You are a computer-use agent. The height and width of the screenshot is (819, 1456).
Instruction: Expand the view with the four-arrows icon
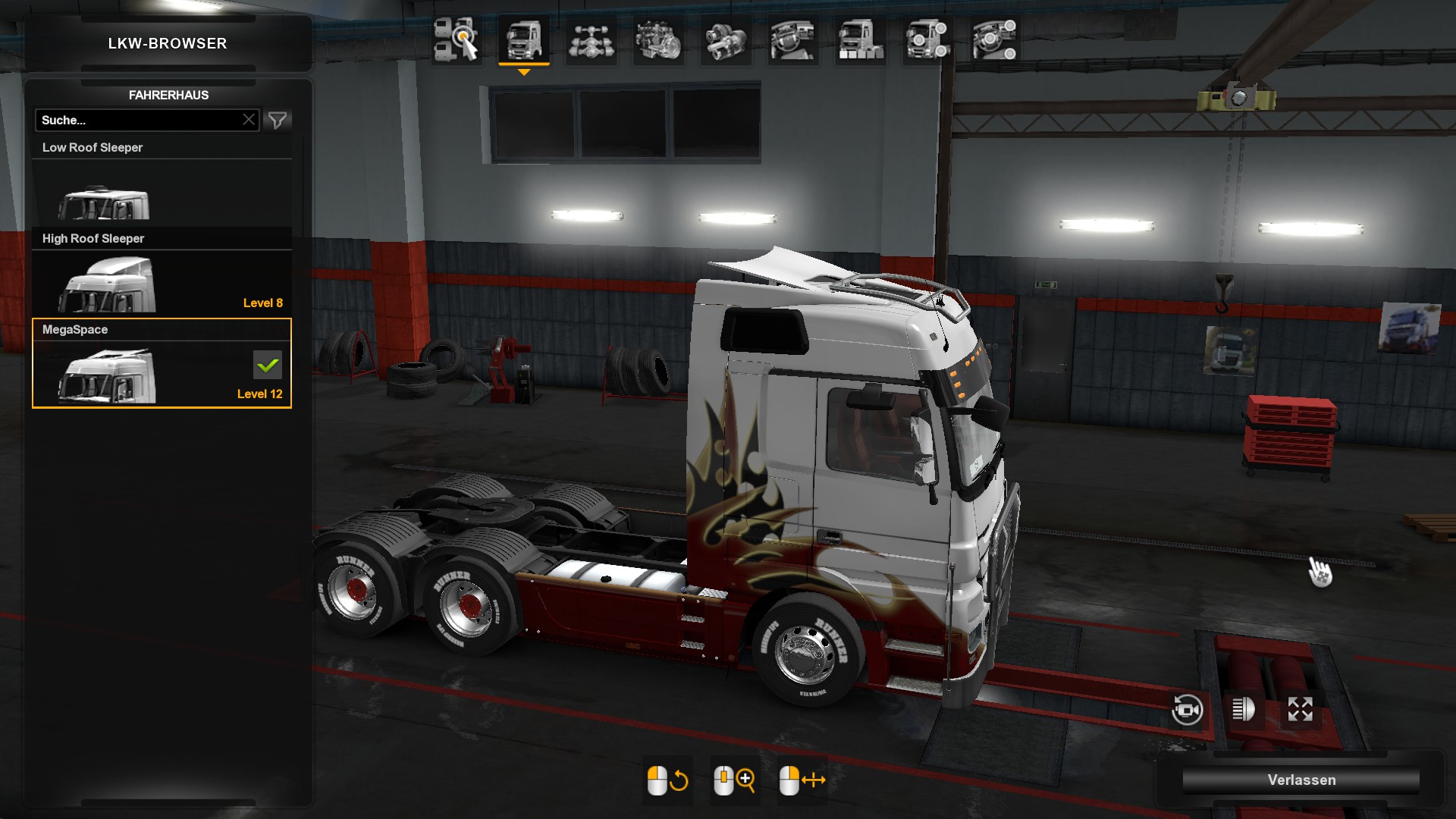coord(1300,710)
